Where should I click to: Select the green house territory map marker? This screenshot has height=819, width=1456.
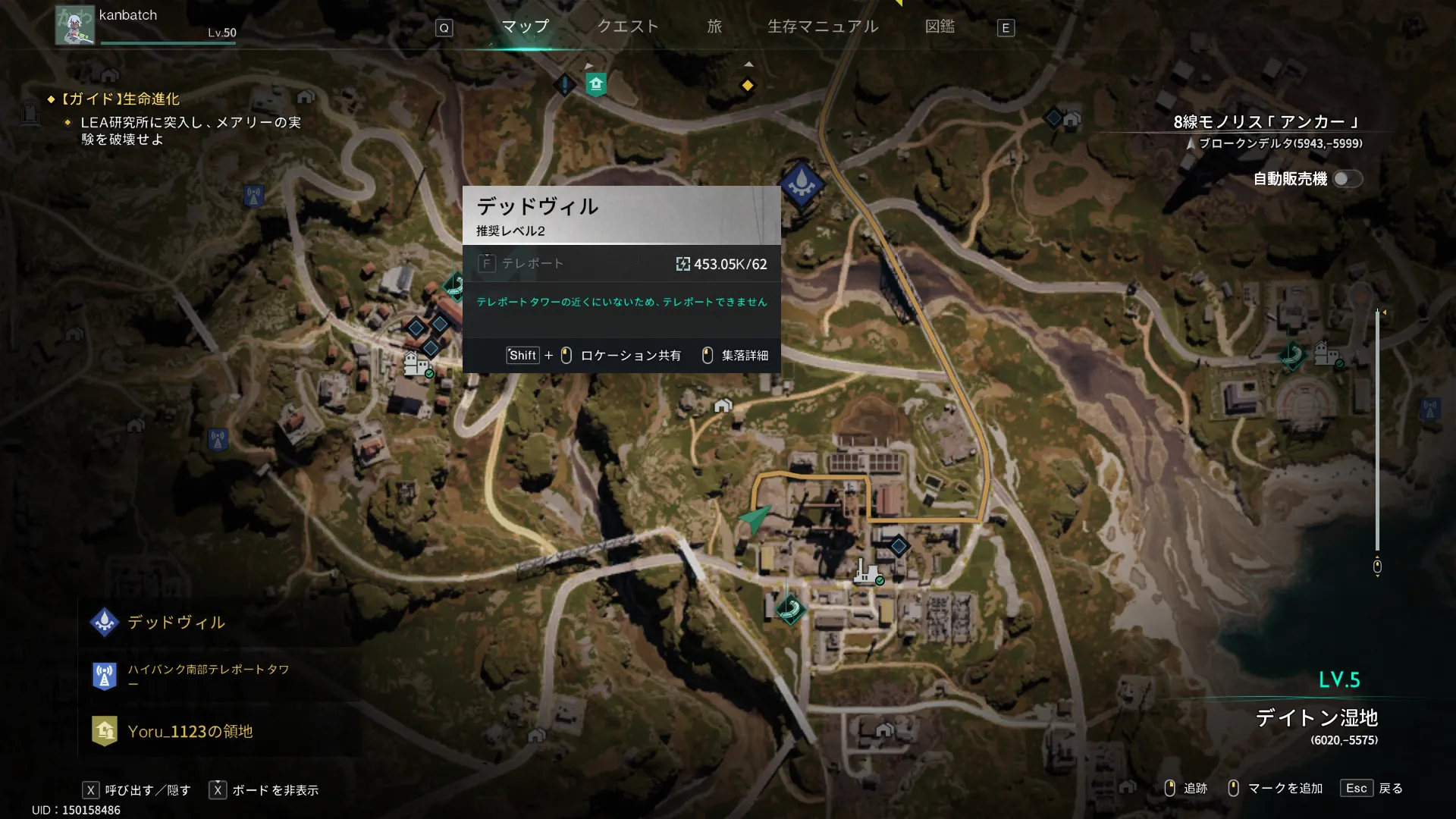(596, 84)
